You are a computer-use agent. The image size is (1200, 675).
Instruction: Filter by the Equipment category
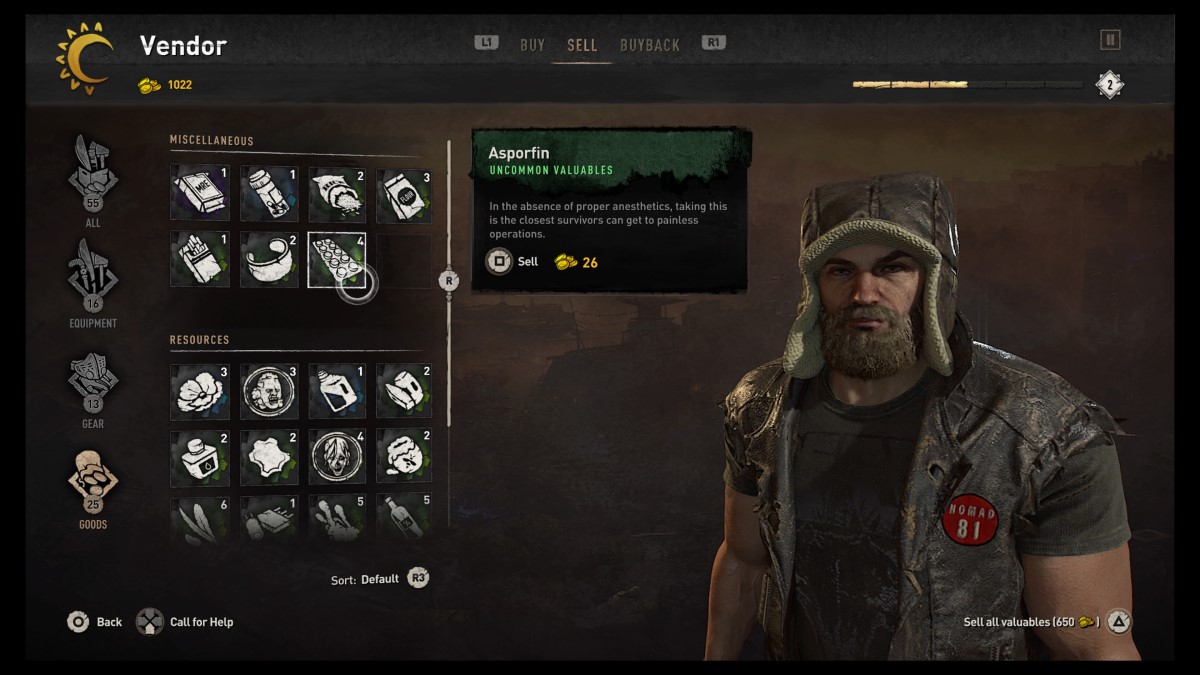point(93,281)
